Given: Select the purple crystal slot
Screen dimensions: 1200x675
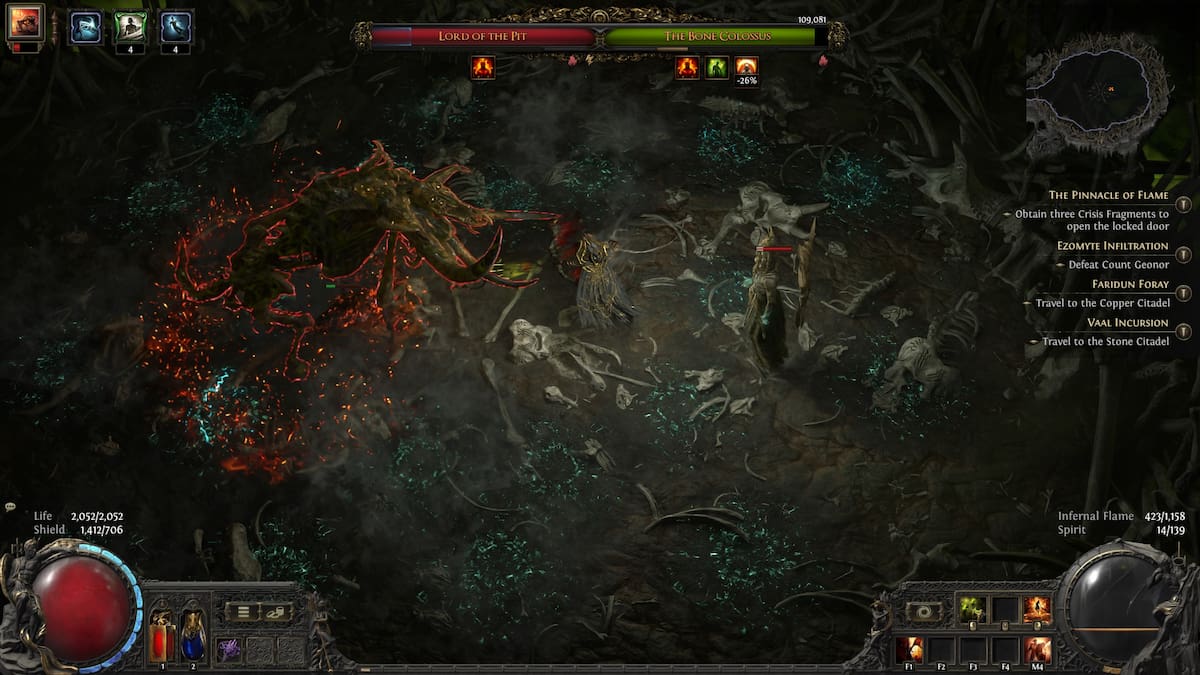Looking at the screenshot, I should 228,648.
